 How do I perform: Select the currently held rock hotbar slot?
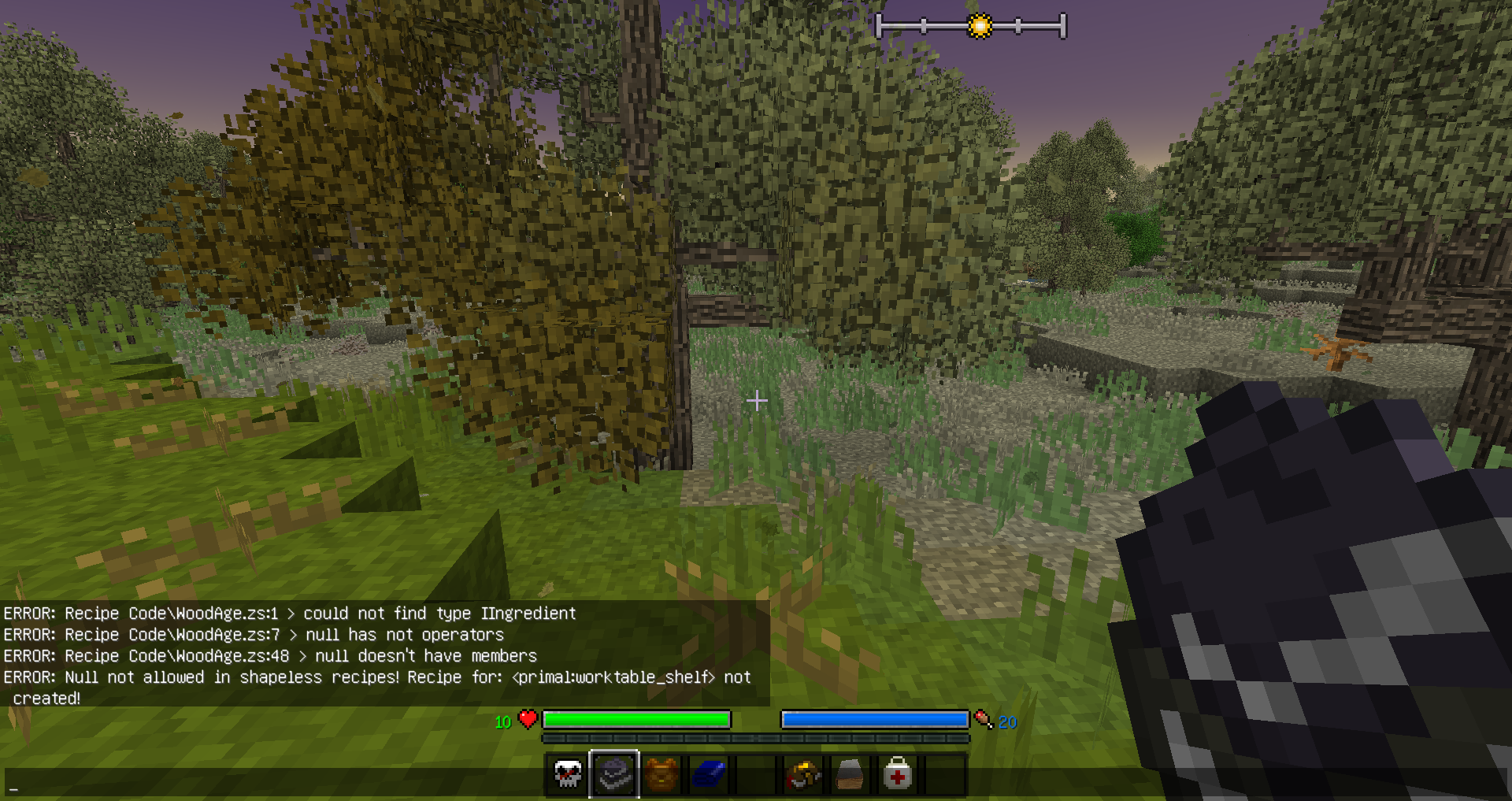(x=617, y=776)
